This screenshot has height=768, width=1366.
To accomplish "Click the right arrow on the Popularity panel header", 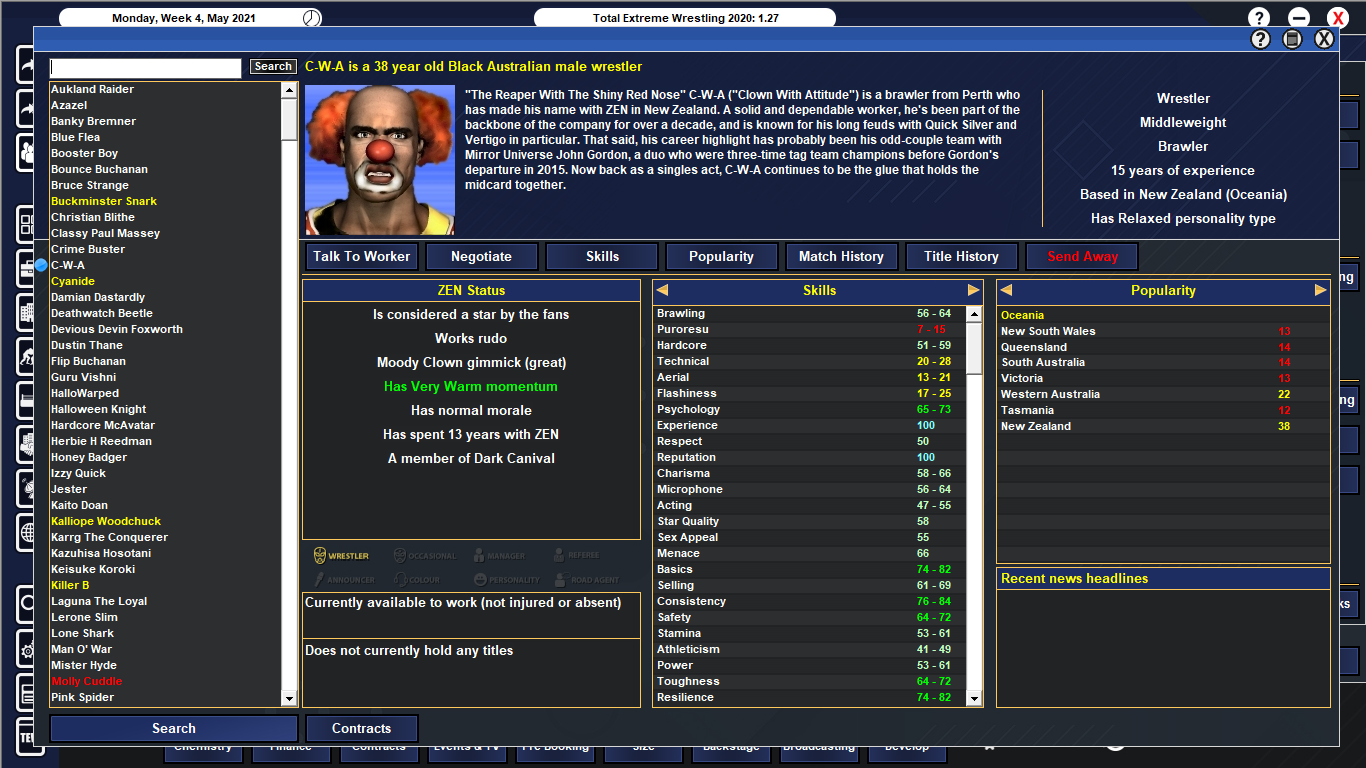I will [x=1322, y=290].
